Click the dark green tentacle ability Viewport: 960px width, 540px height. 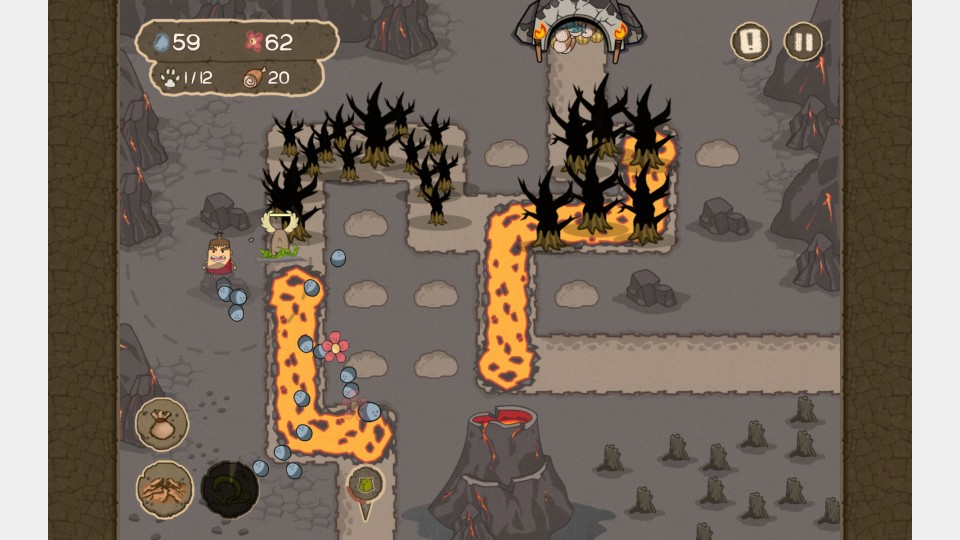[x=230, y=488]
